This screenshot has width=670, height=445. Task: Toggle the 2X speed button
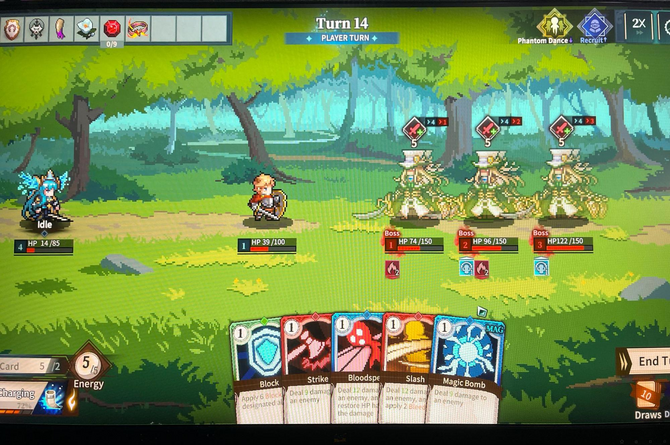640,25
